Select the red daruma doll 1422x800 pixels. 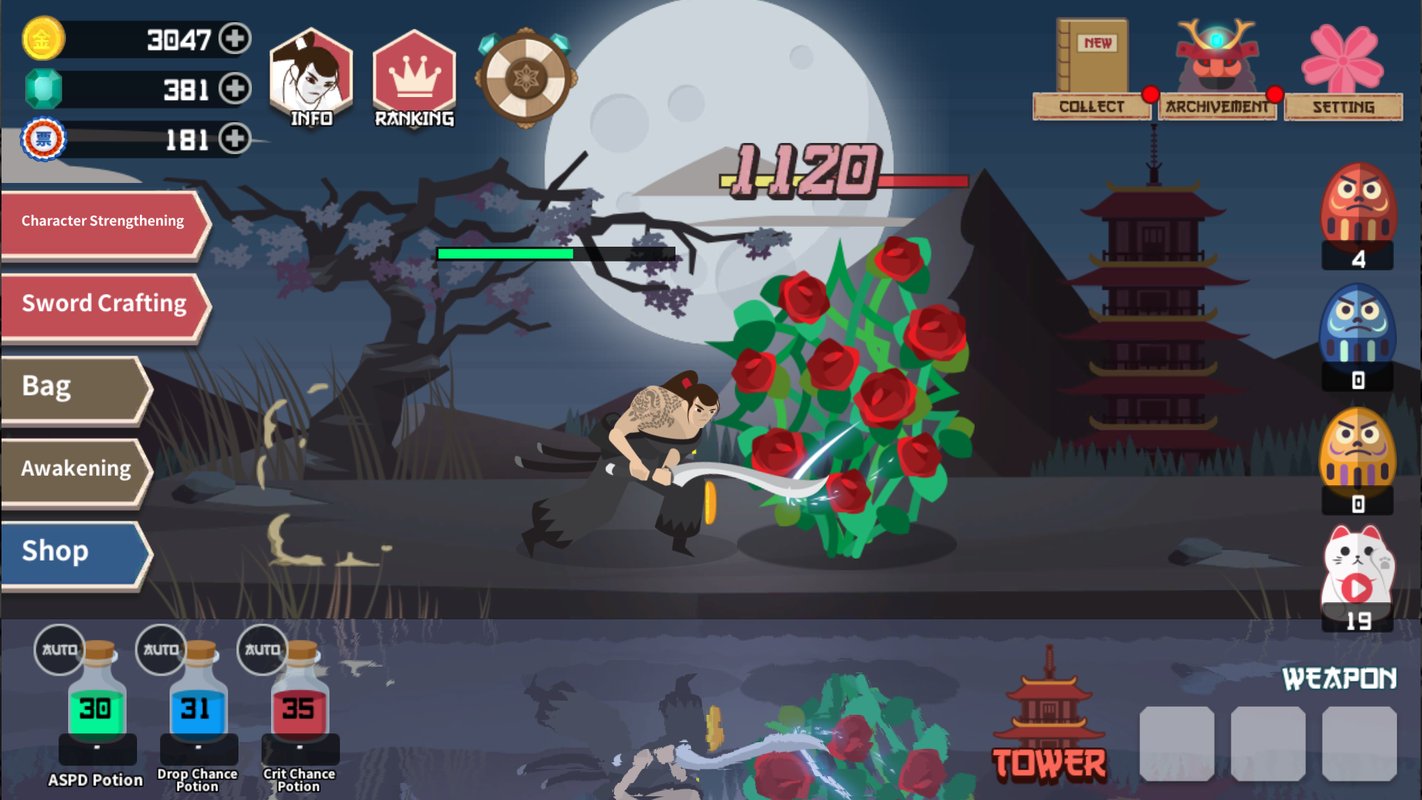pos(1357,207)
